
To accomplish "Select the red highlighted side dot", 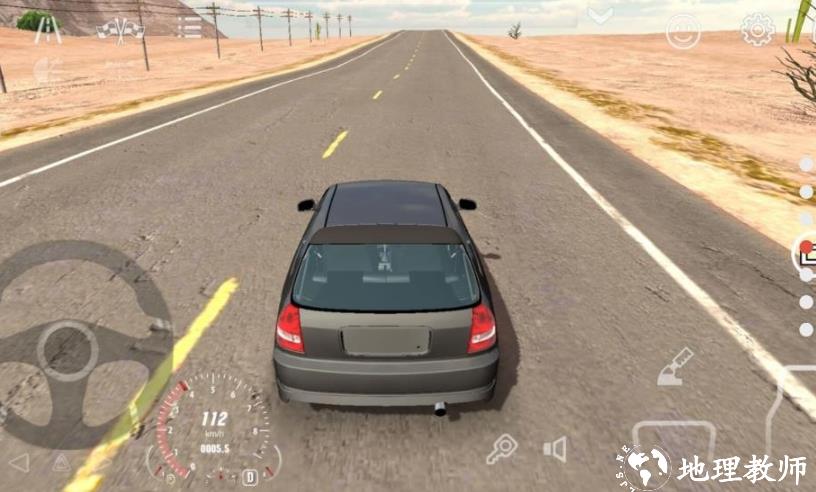I will [x=806, y=247].
